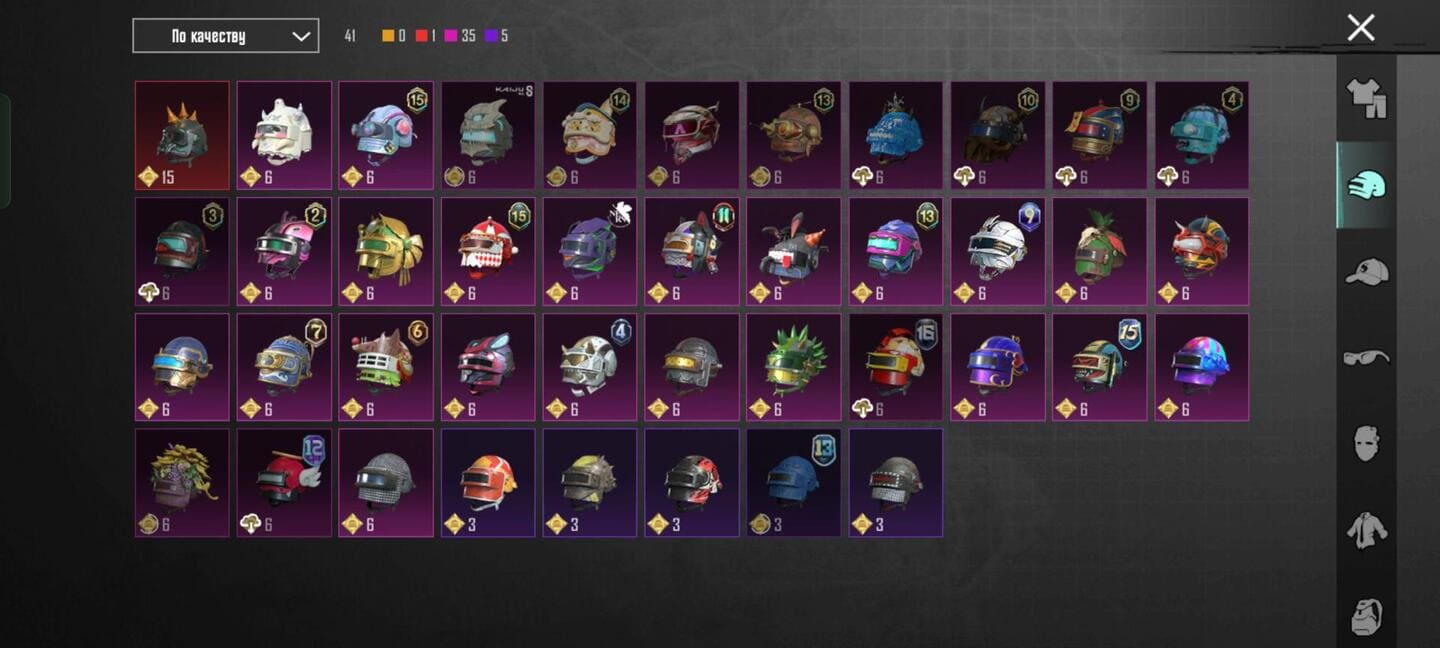Select the red helmet with white wing
Viewport: 1440px width, 648px height.
(x=284, y=483)
